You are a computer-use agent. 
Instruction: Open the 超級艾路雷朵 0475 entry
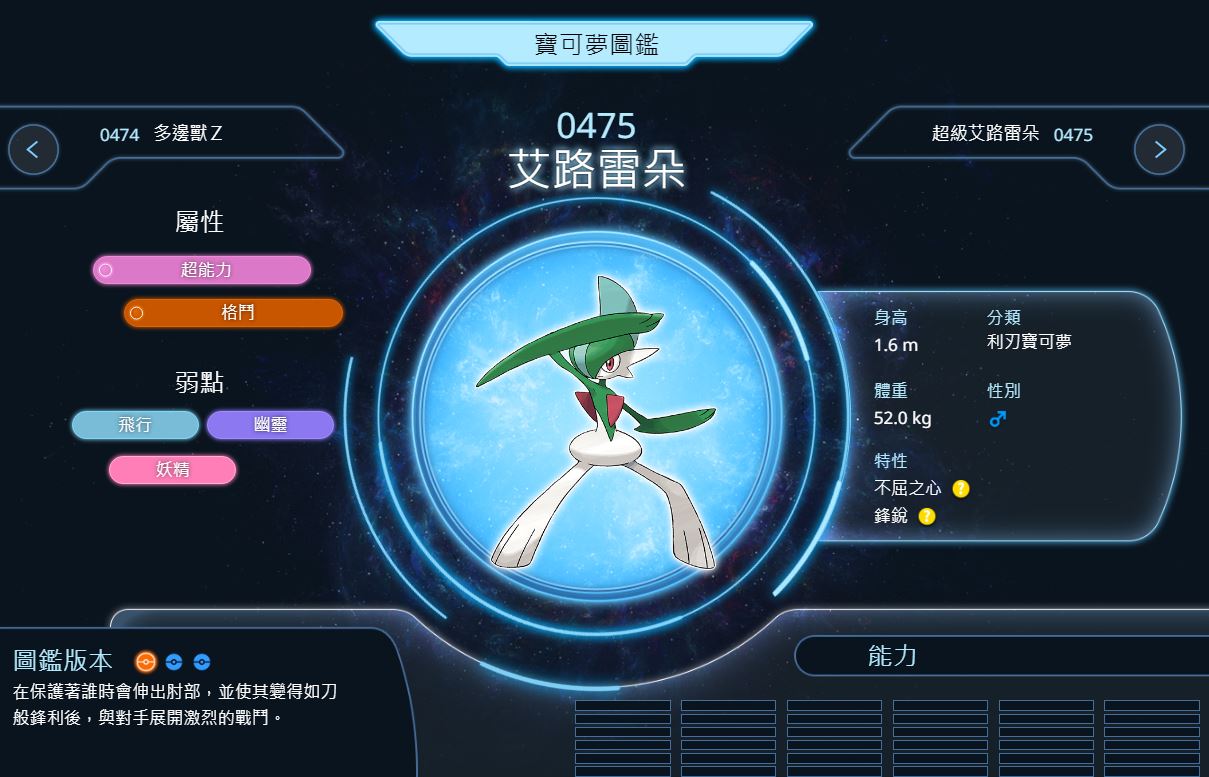(1011, 134)
